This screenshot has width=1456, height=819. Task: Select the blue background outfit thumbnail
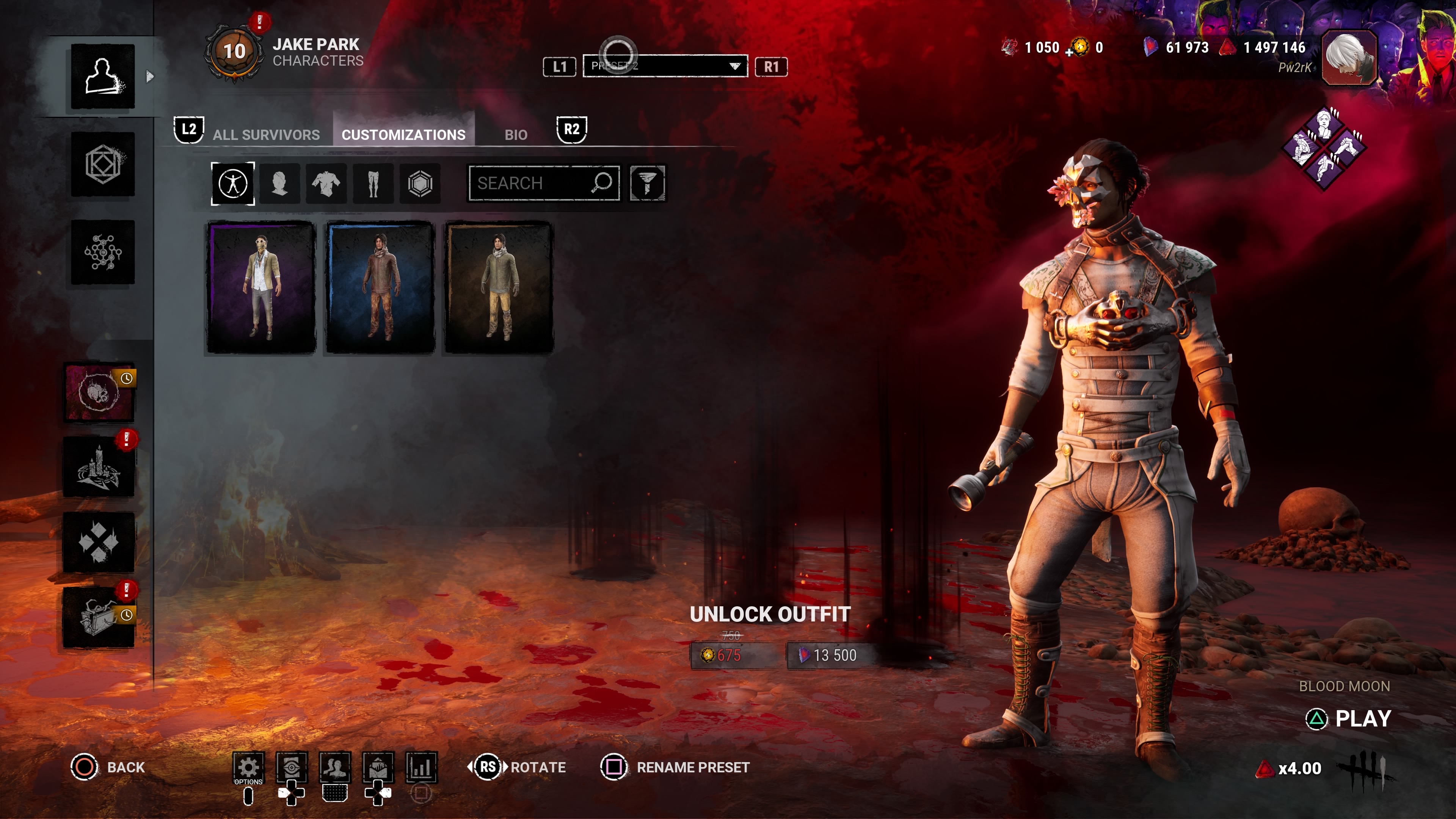point(380,288)
